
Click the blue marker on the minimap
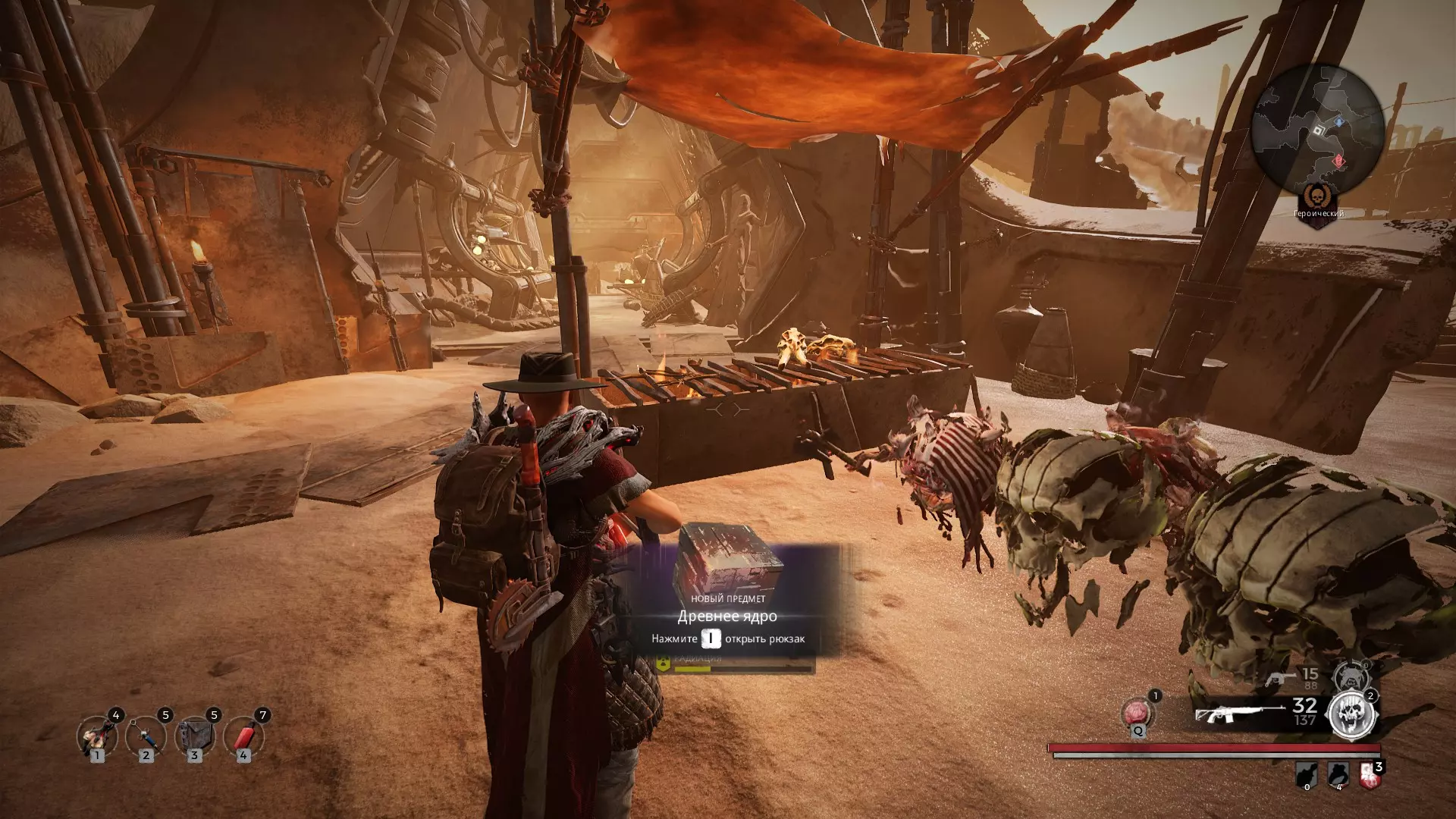pyautogui.click(x=1339, y=121)
